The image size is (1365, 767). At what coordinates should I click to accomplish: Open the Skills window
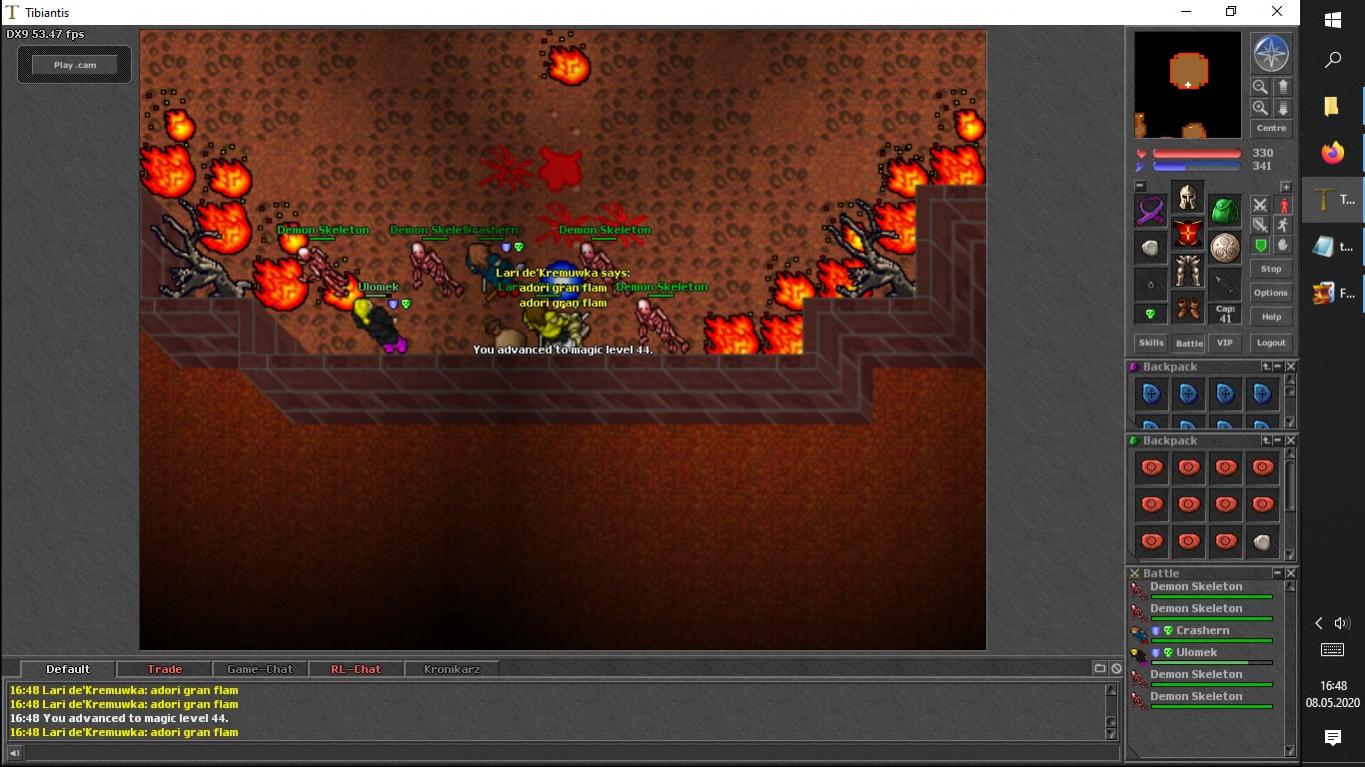(x=1150, y=343)
